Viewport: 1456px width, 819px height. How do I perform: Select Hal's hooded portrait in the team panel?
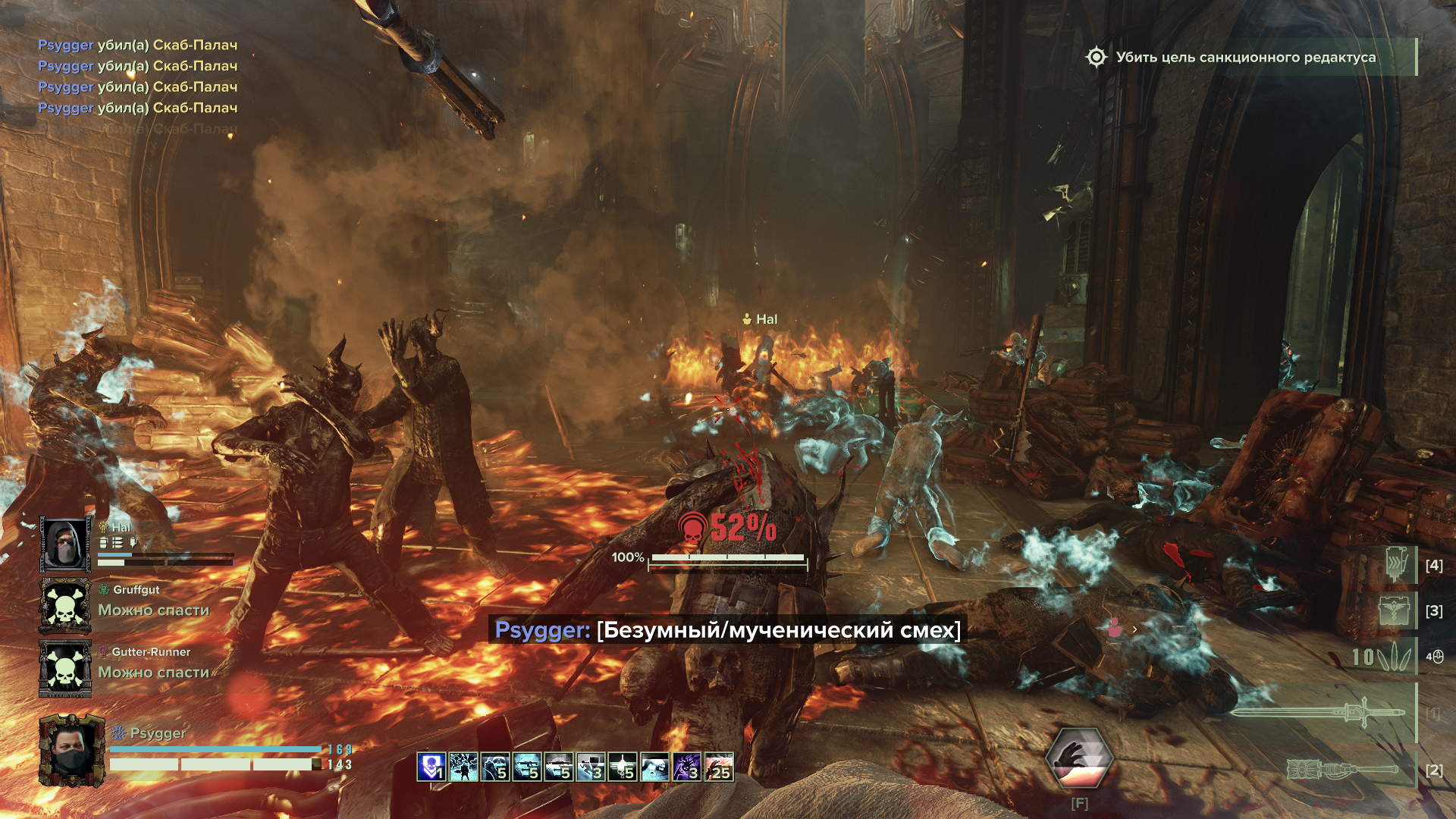click(65, 544)
